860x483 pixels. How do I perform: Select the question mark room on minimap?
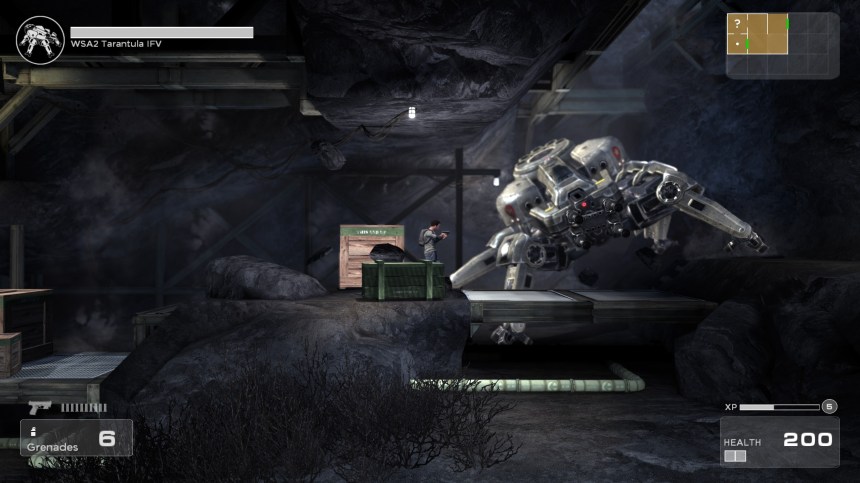[738, 24]
